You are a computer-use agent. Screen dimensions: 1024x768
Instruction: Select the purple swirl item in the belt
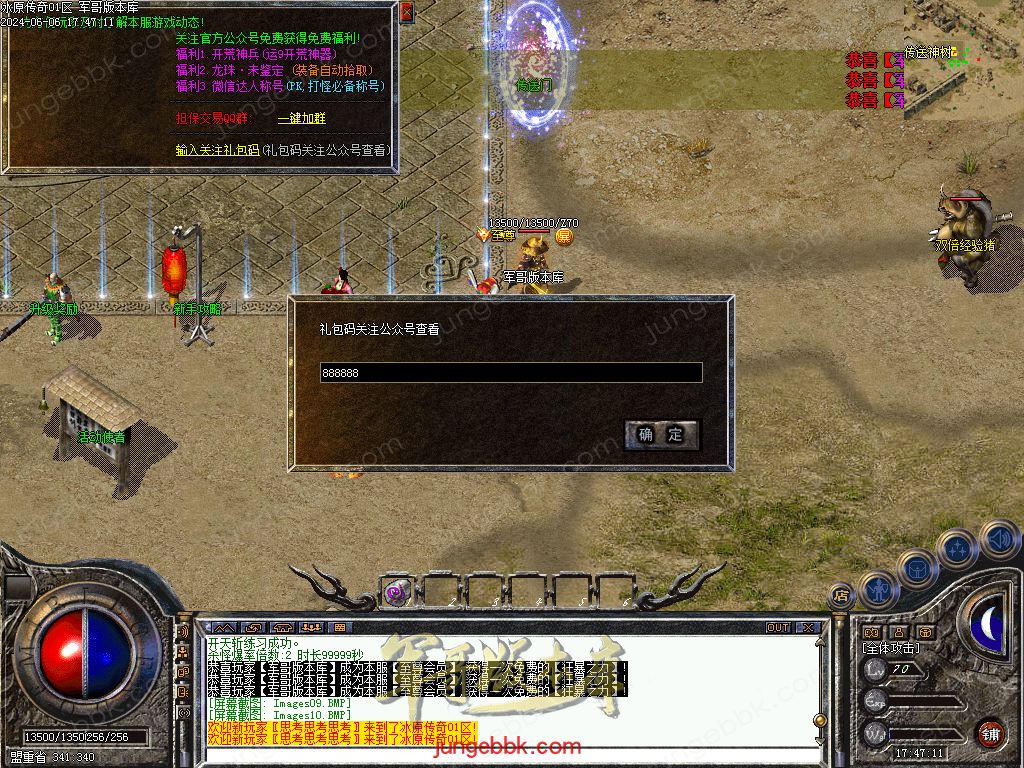[397, 591]
